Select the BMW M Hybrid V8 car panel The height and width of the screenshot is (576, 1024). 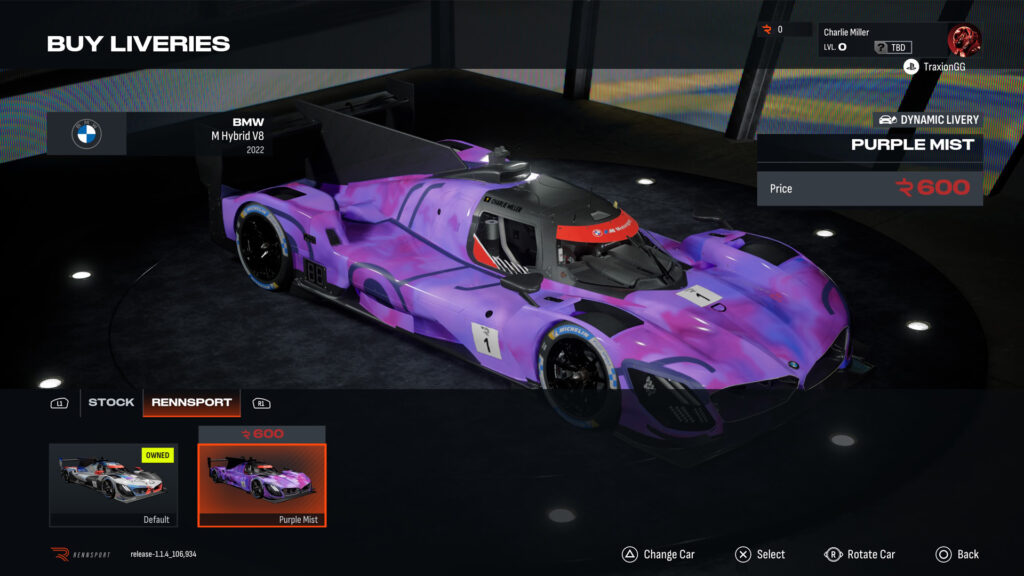click(160, 134)
